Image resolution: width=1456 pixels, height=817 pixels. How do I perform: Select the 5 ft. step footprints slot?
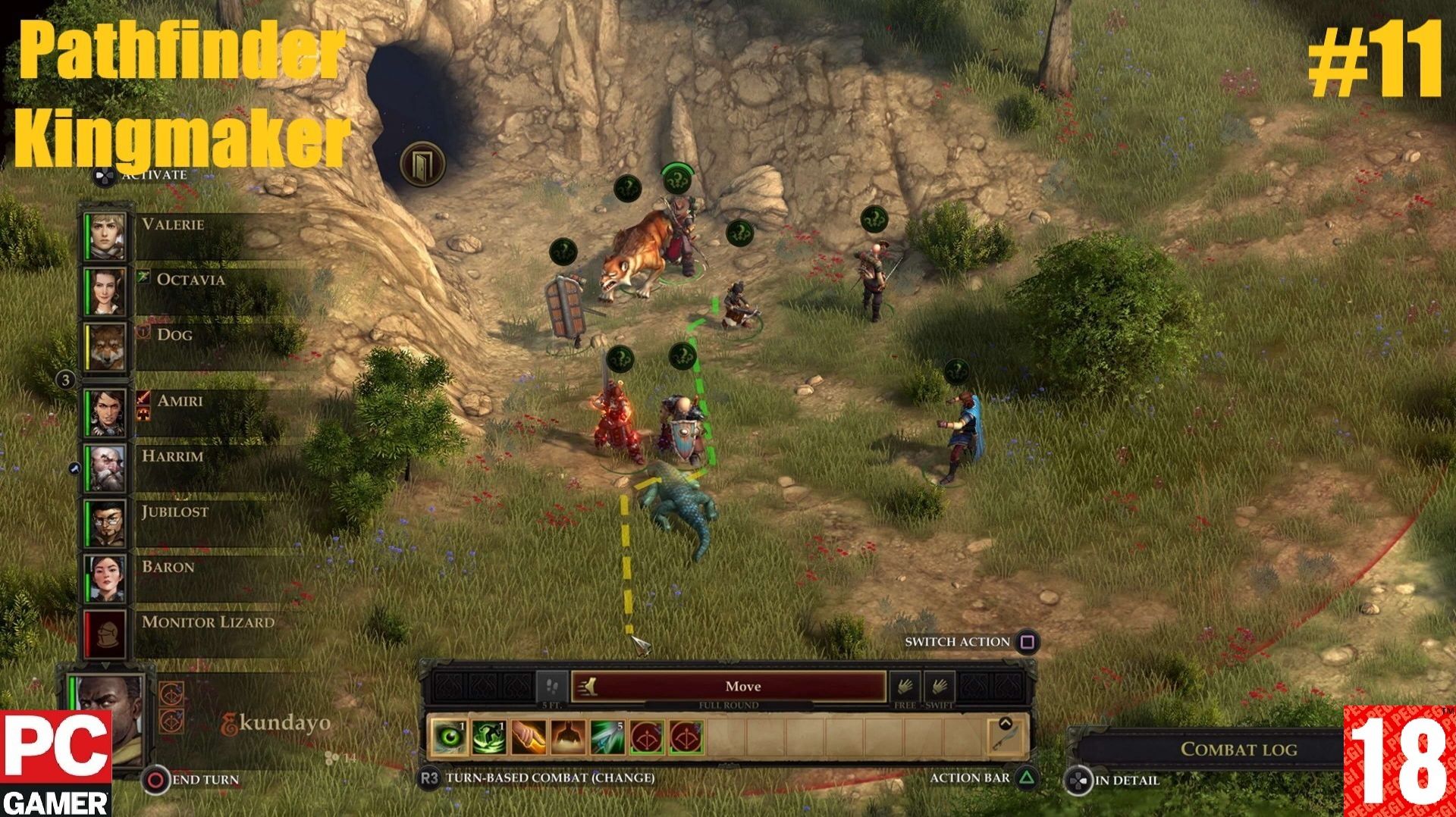pos(552,687)
